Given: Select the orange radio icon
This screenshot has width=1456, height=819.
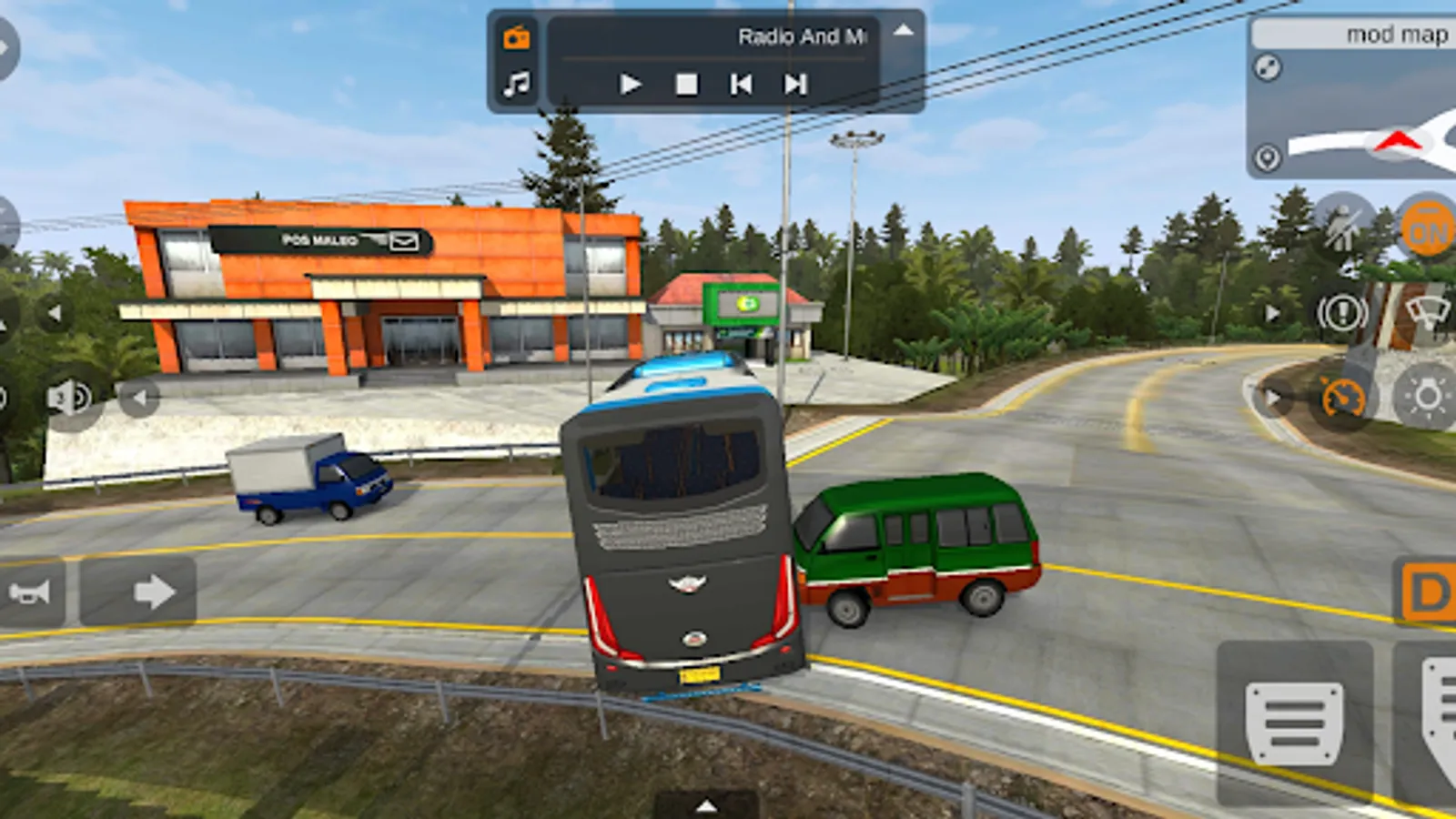Looking at the screenshot, I should coord(517,37).
